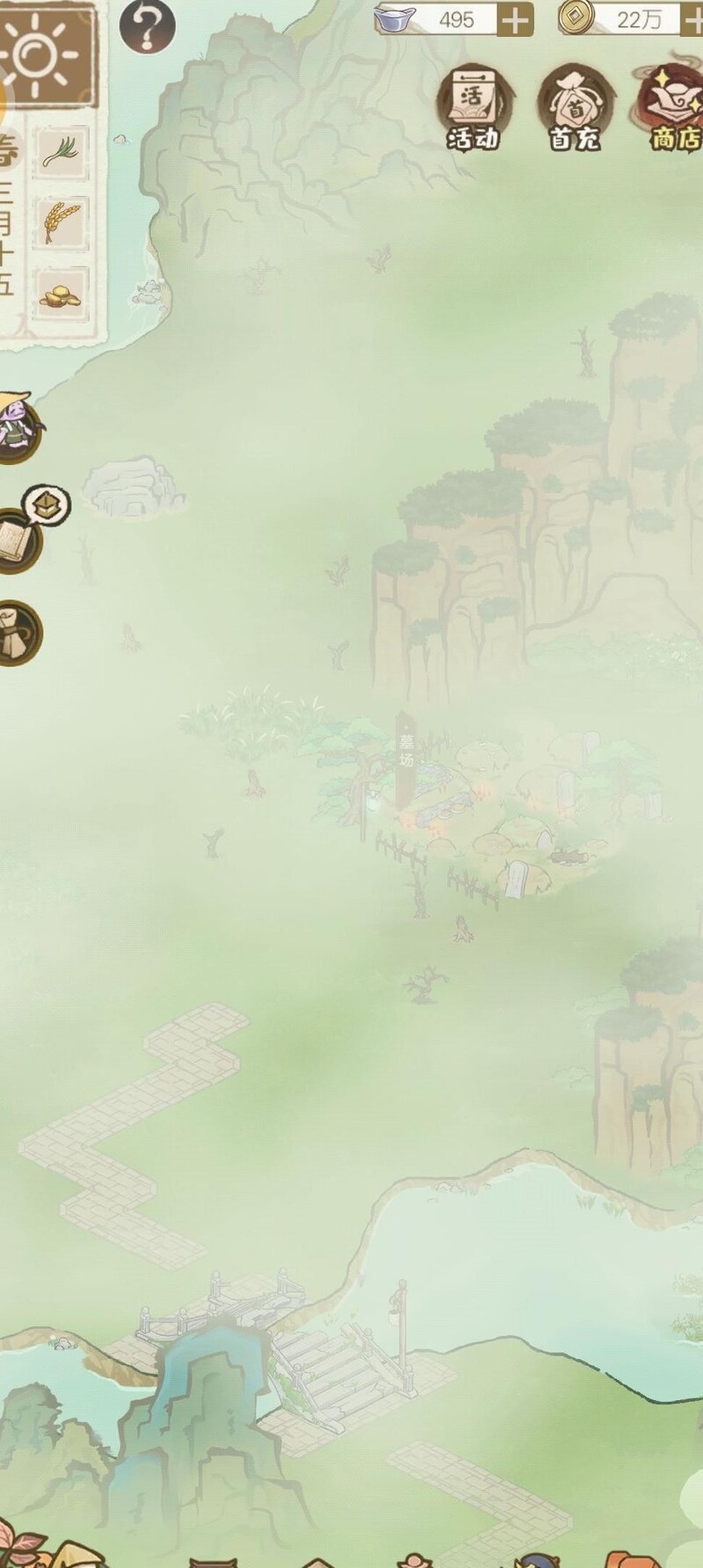Viewport: 703px width, 1568px height.
Task: Open the question mark help button
Action: pyautogui.click(x=147, y=26)
